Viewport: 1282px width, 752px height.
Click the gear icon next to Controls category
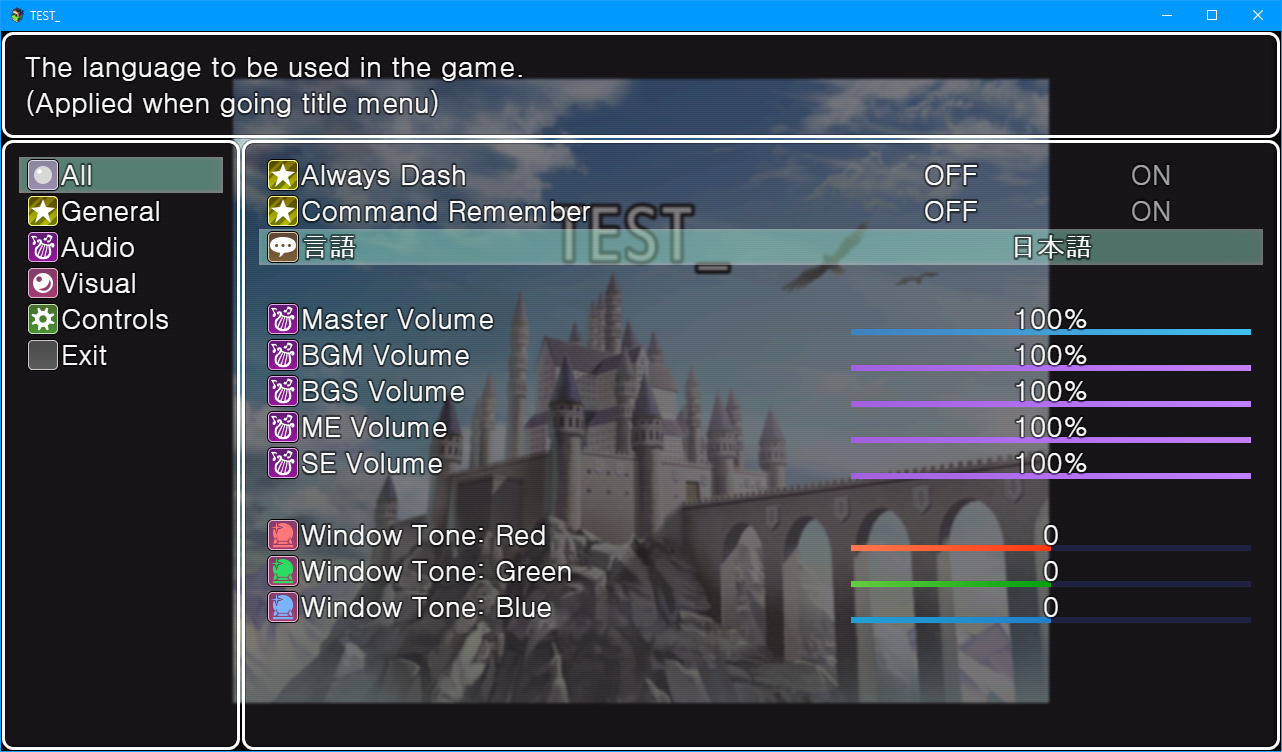tap(42, 319)
